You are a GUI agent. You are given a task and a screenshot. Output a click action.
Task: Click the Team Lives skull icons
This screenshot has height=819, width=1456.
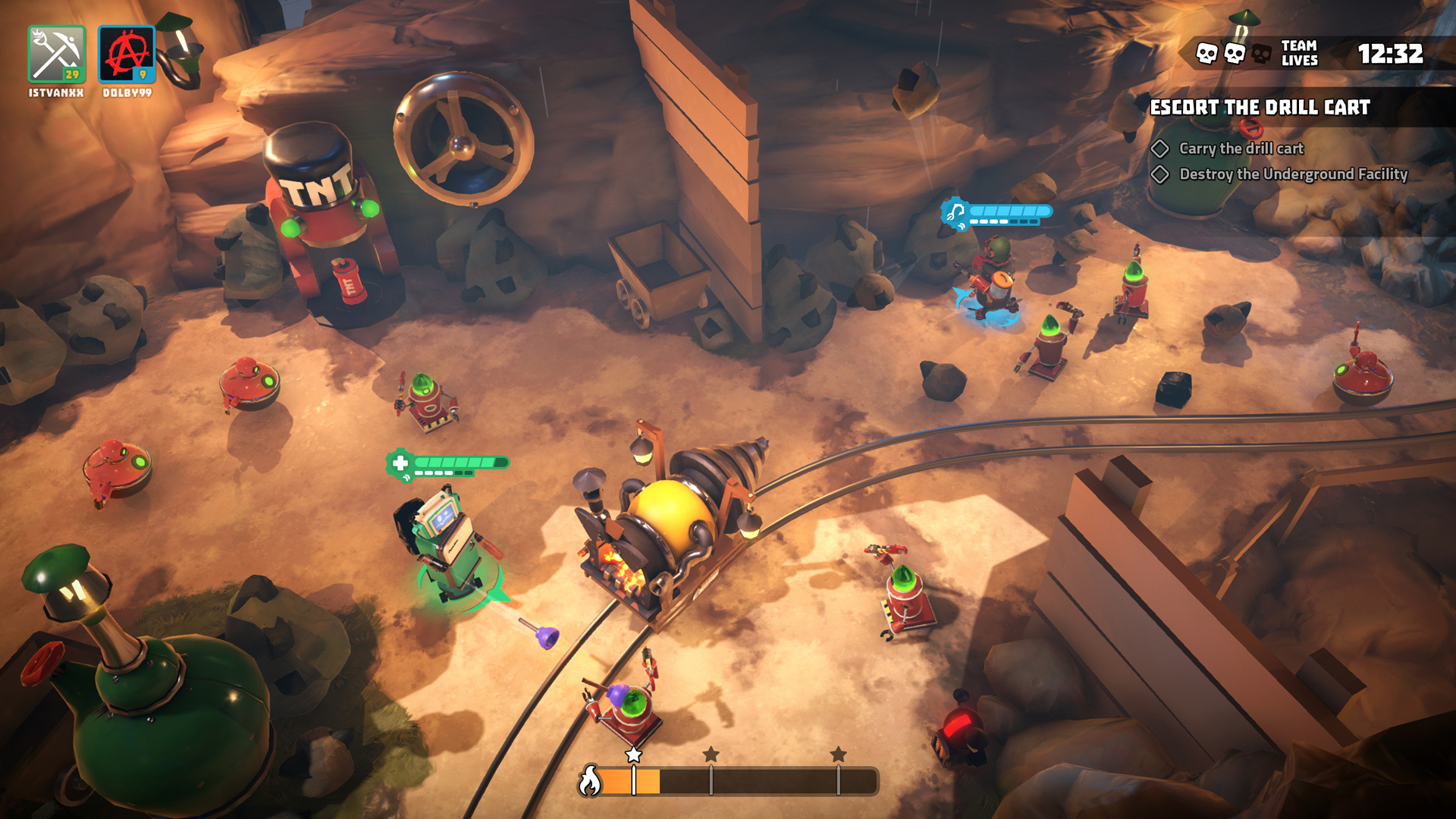[x=1234, y=54]
